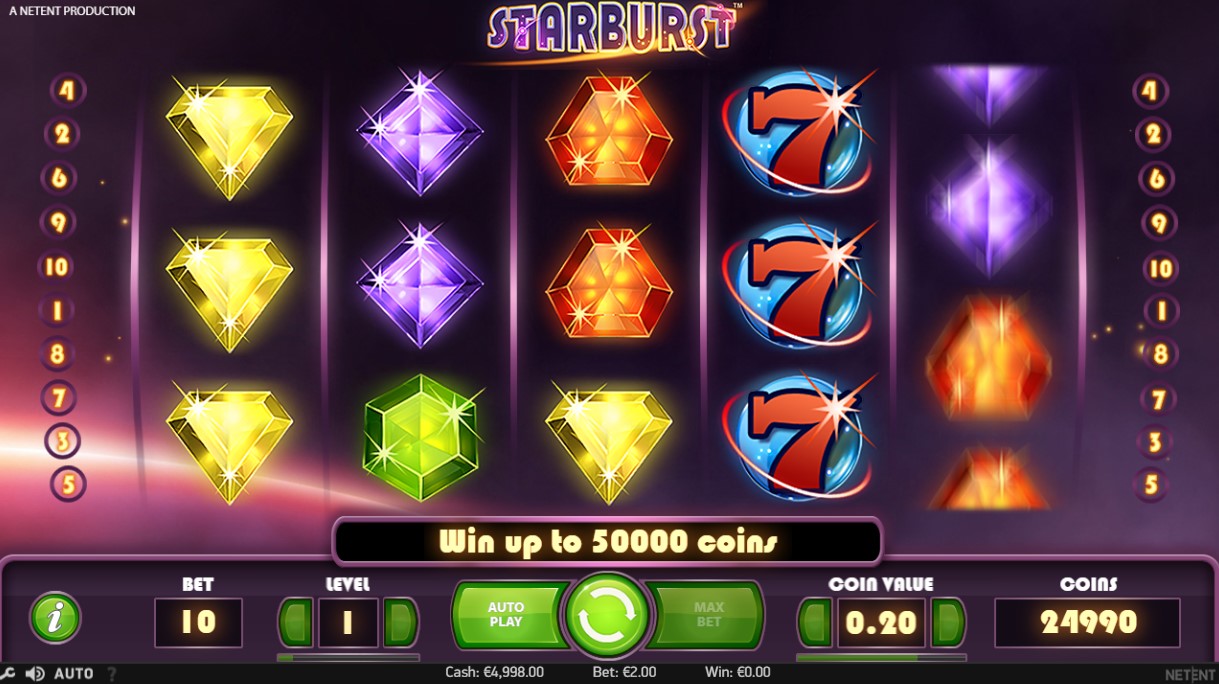Spin the reels with the green circular button
Image resolution: width=1219 pixels, height=684 pixels.
point(608,615)
